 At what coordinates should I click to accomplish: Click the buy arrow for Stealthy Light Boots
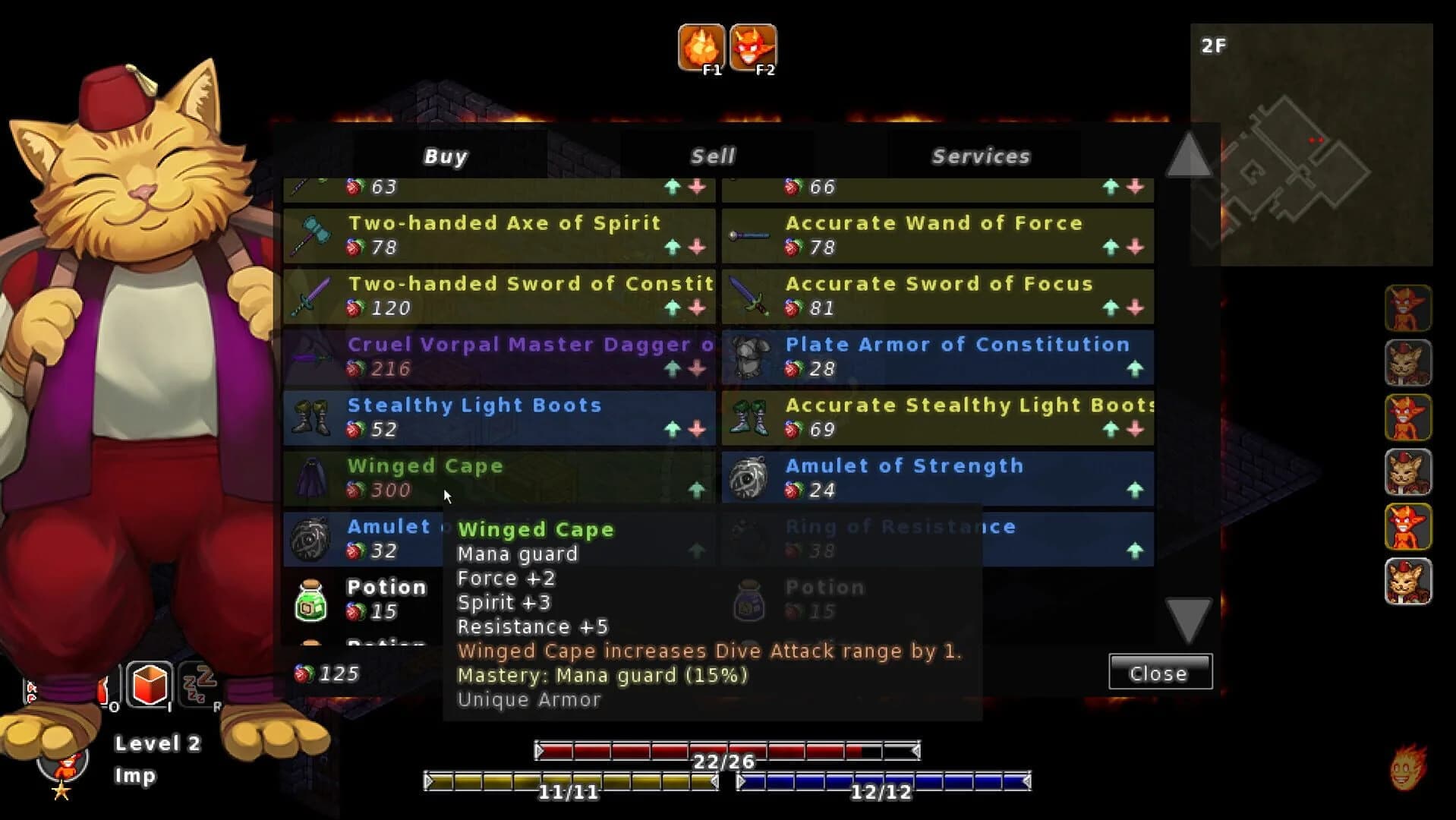(x=674, y=427)
